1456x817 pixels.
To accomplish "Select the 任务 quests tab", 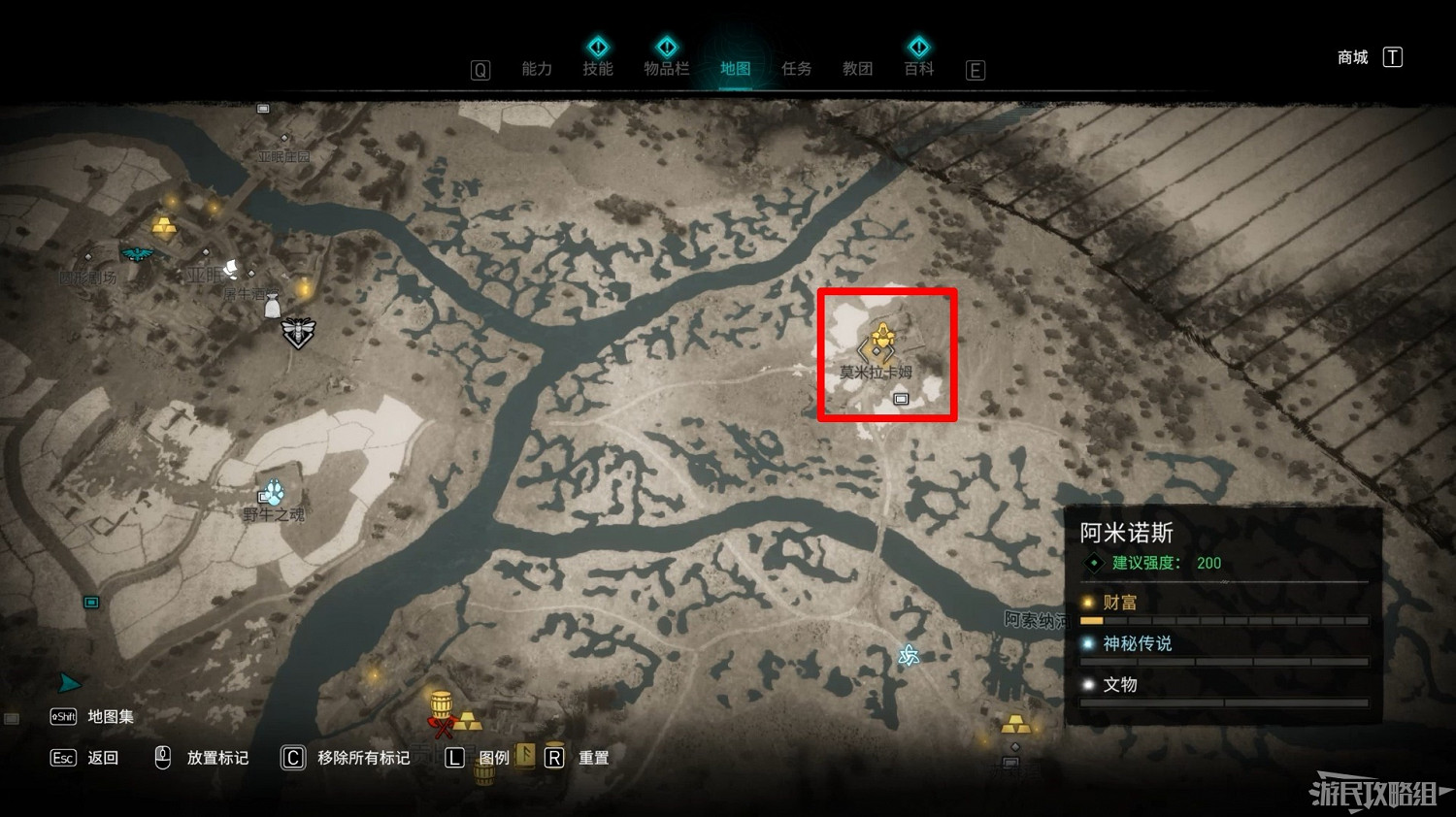I will pos(796,69).
